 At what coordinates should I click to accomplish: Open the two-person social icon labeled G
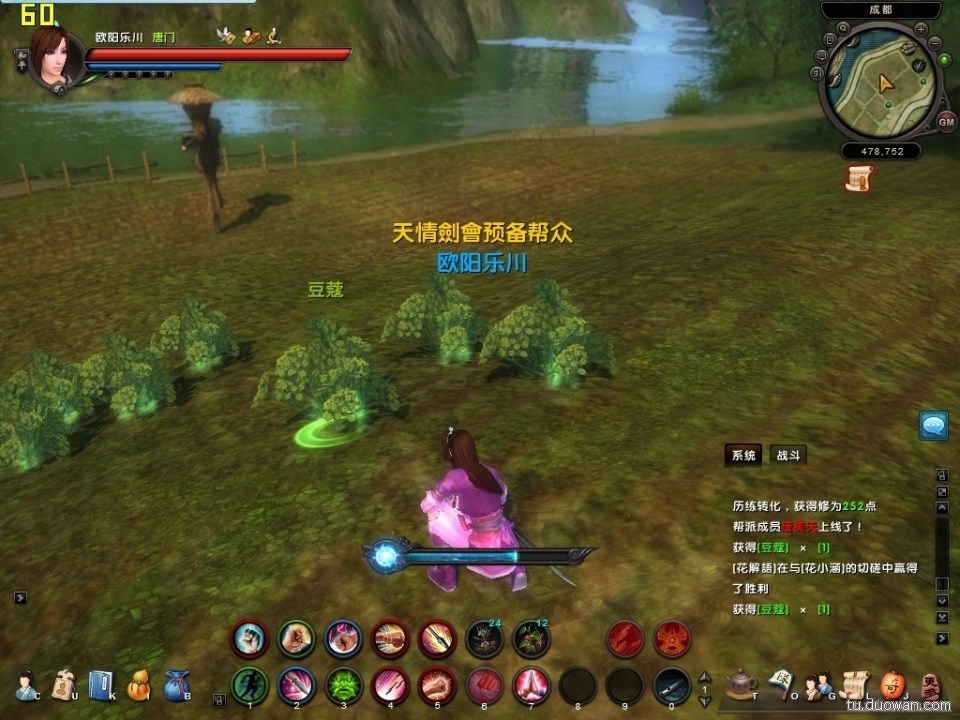coord(818,684)
